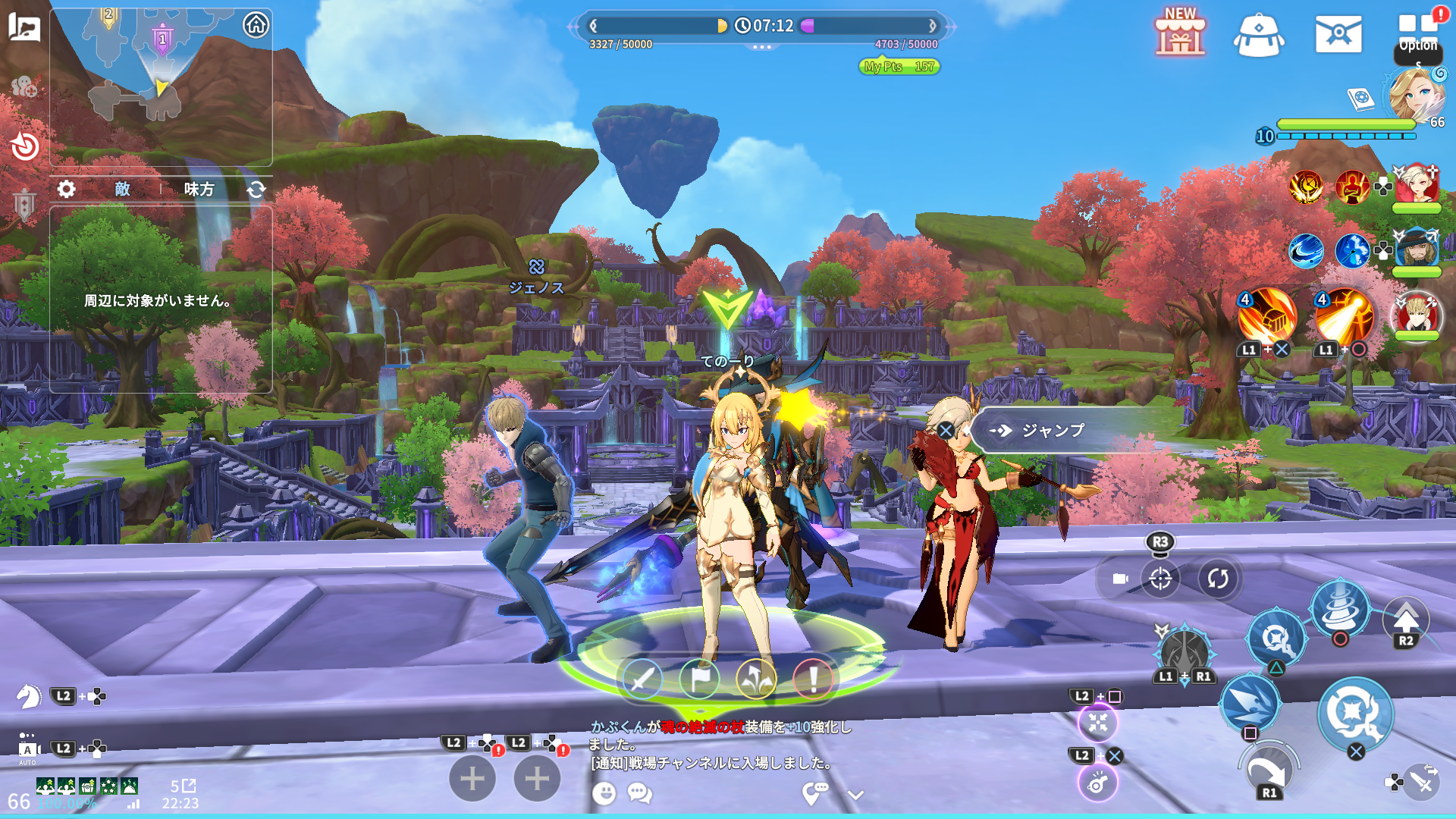Refresh the target list
Screen dimensions: 1456x819
tap(256, 189)
